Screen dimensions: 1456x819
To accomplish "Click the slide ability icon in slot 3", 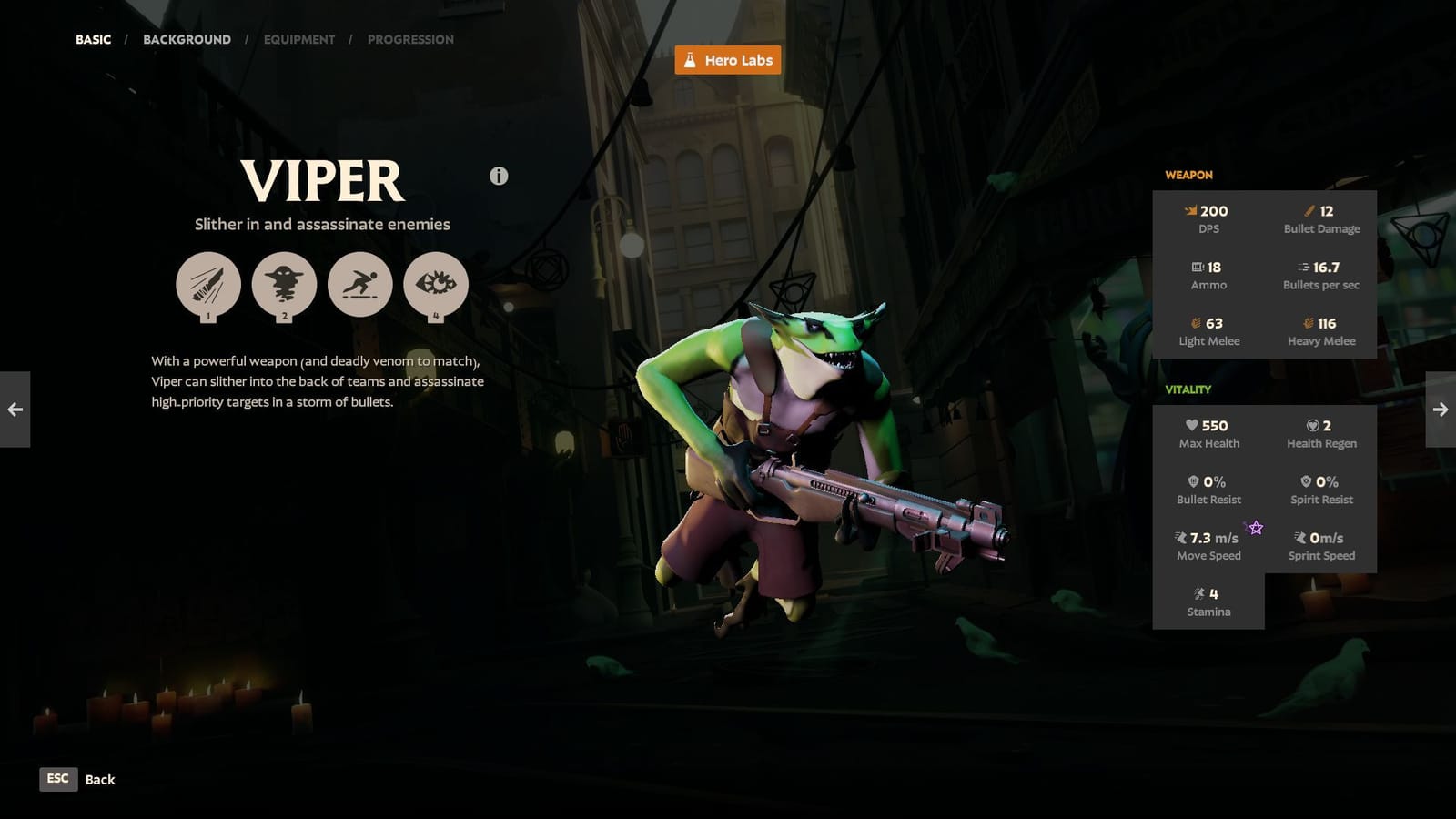I will pyautogui.click(x=360, y=285).
